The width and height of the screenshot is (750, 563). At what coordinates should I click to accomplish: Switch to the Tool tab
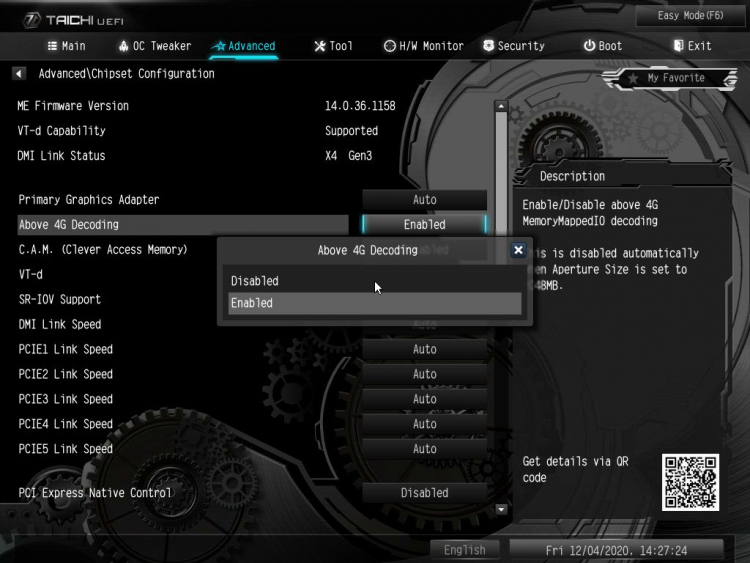point(333,46)
